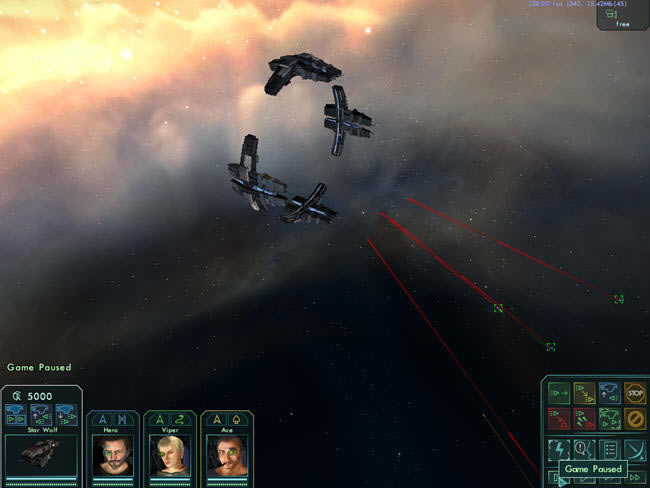
Task: Click the STOP order button
Action: coord(635,393)
